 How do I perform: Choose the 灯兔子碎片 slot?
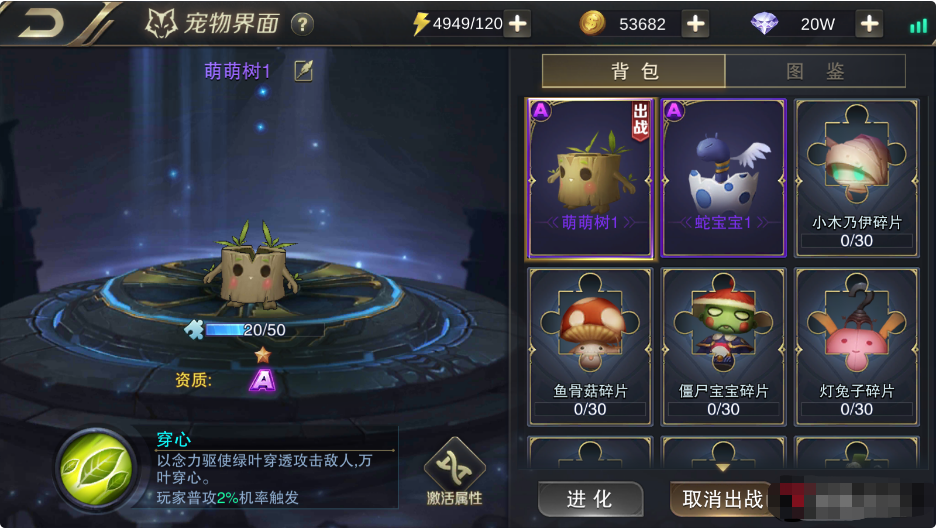pyautogui.click(x=856, y=345)
